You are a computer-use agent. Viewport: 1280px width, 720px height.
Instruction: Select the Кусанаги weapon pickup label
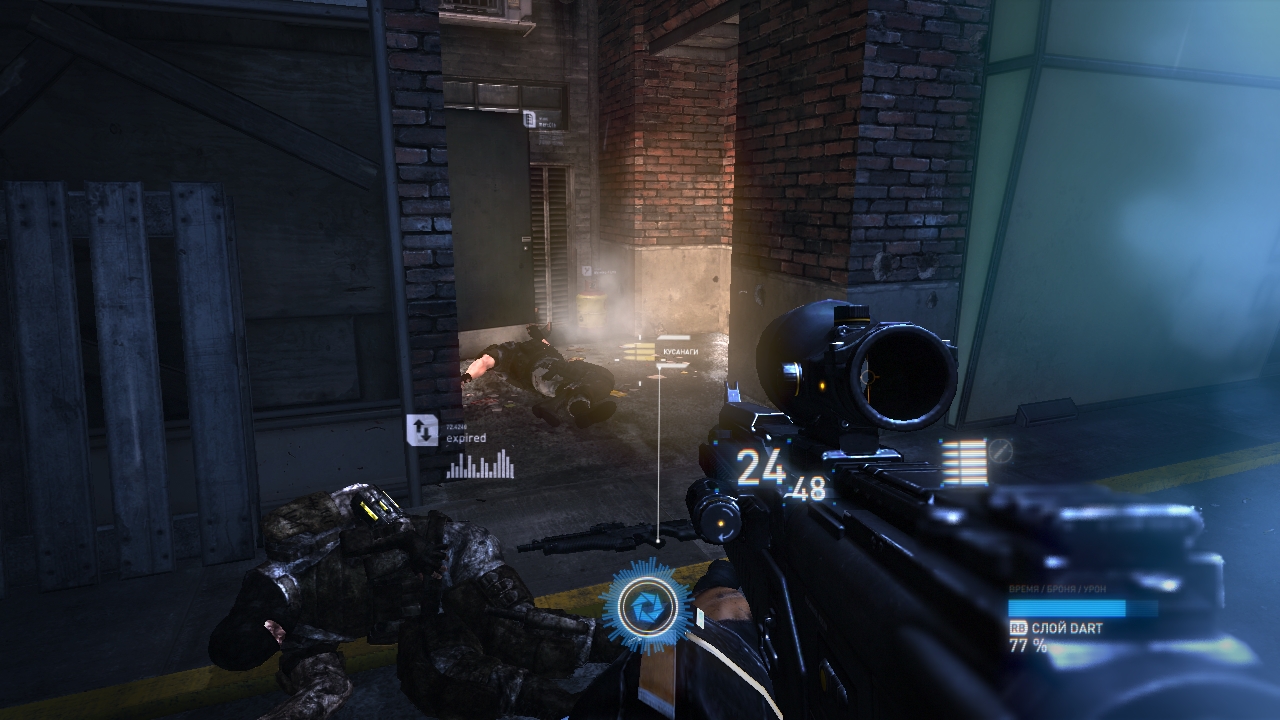click(679, 353)
